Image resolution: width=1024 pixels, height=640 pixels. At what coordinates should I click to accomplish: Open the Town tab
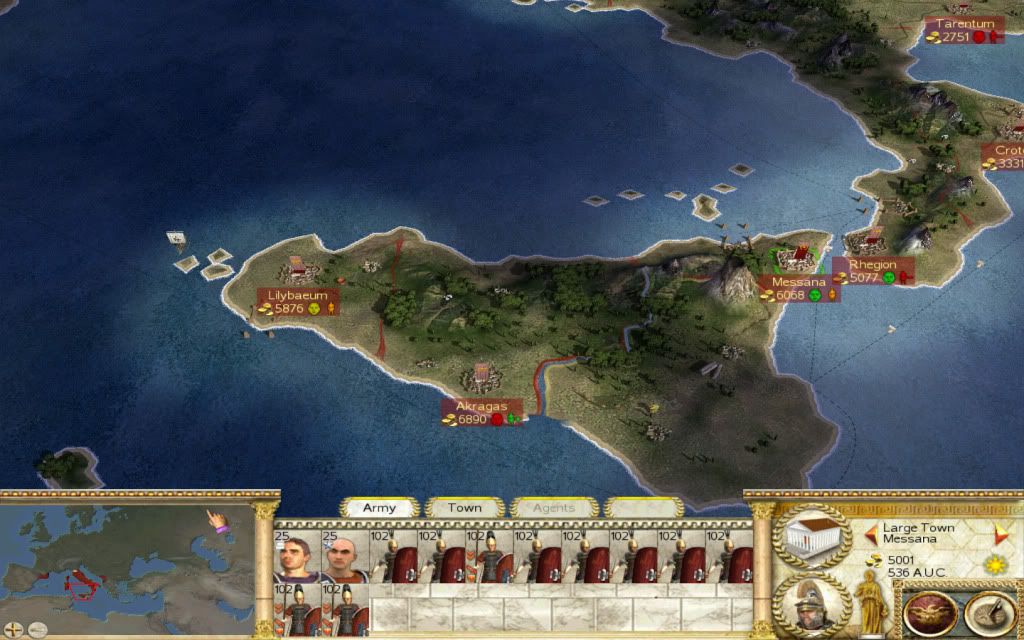464,508
